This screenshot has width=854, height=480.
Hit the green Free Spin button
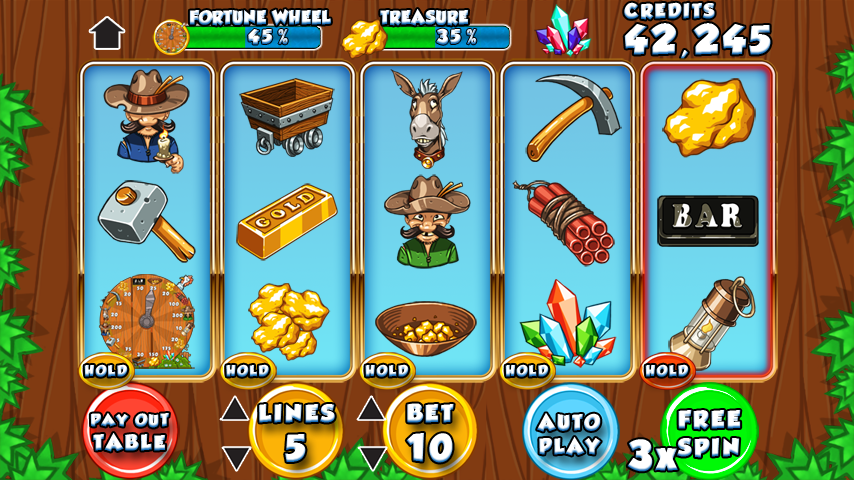click(x=708, y=431)
